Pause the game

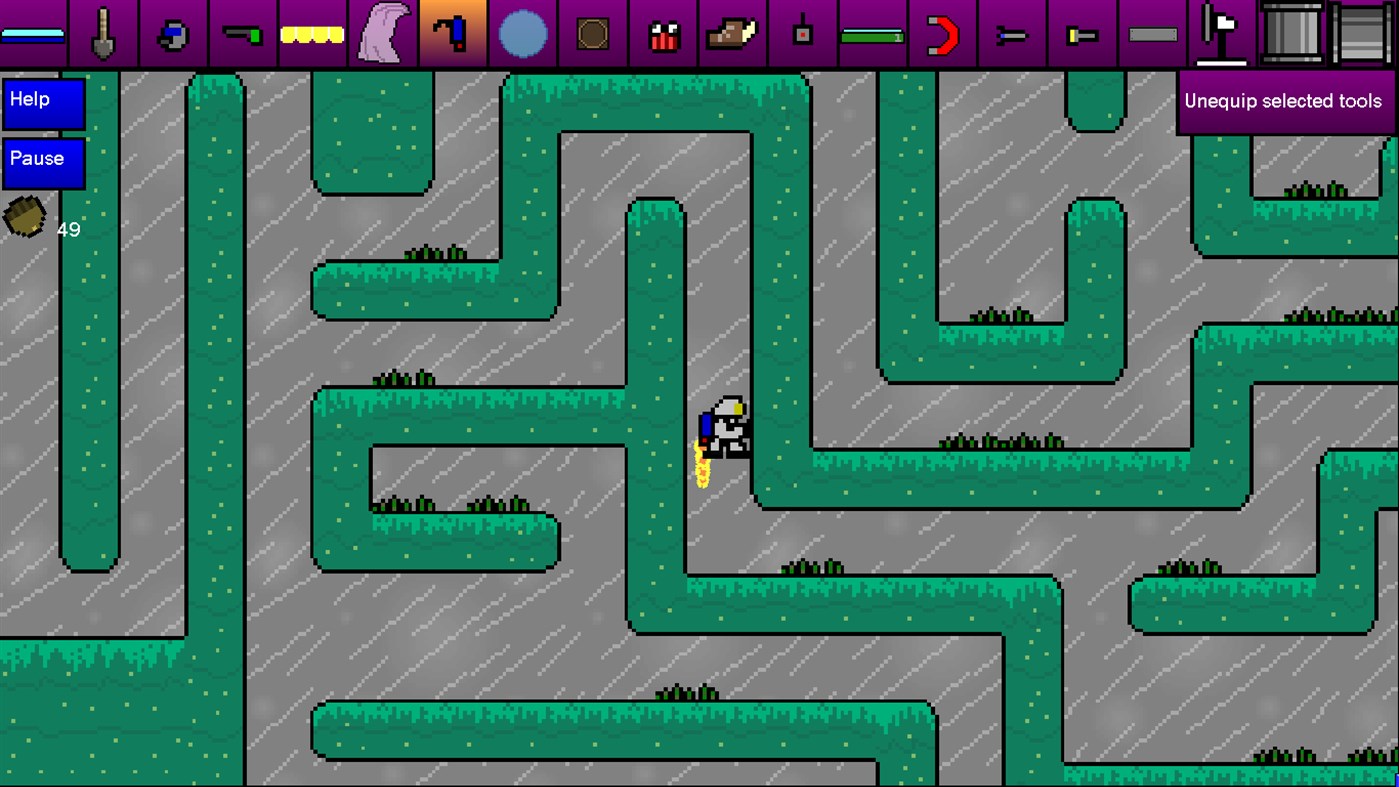[42, 162]
